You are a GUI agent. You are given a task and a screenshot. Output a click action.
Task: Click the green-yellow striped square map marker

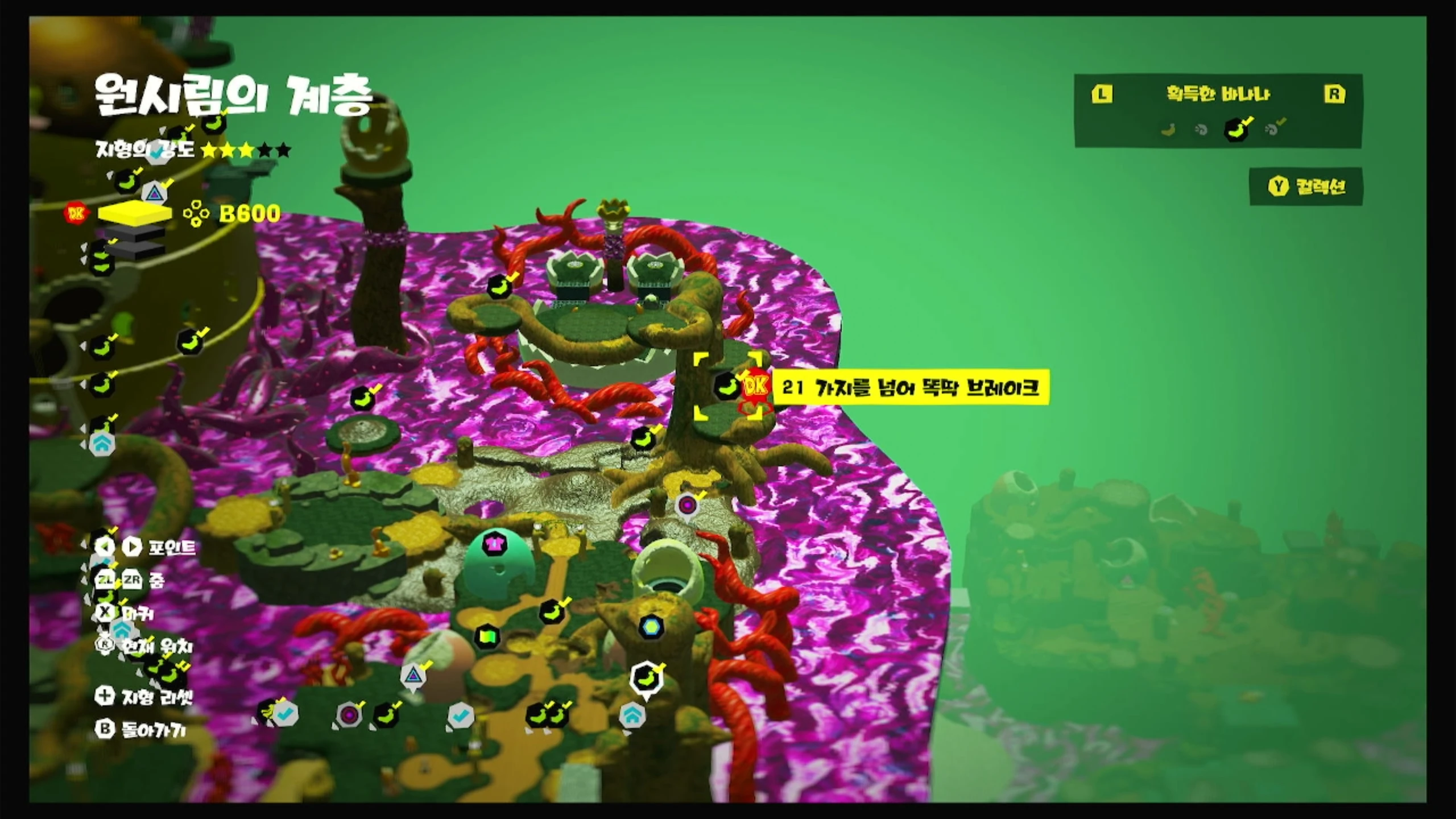tap(487, 635)
